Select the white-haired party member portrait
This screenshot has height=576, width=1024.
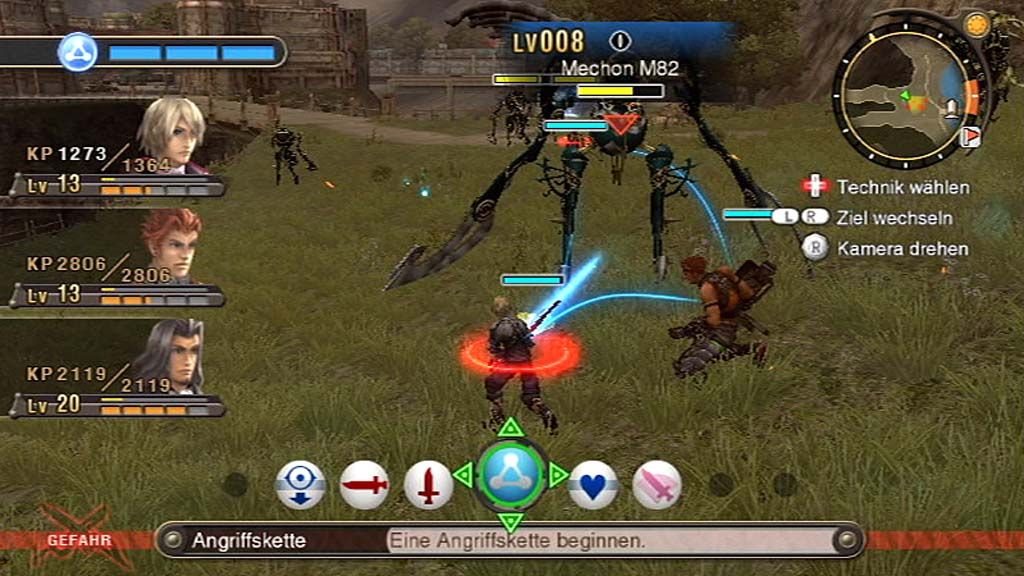pyautogui.click(x=171, y=132)
